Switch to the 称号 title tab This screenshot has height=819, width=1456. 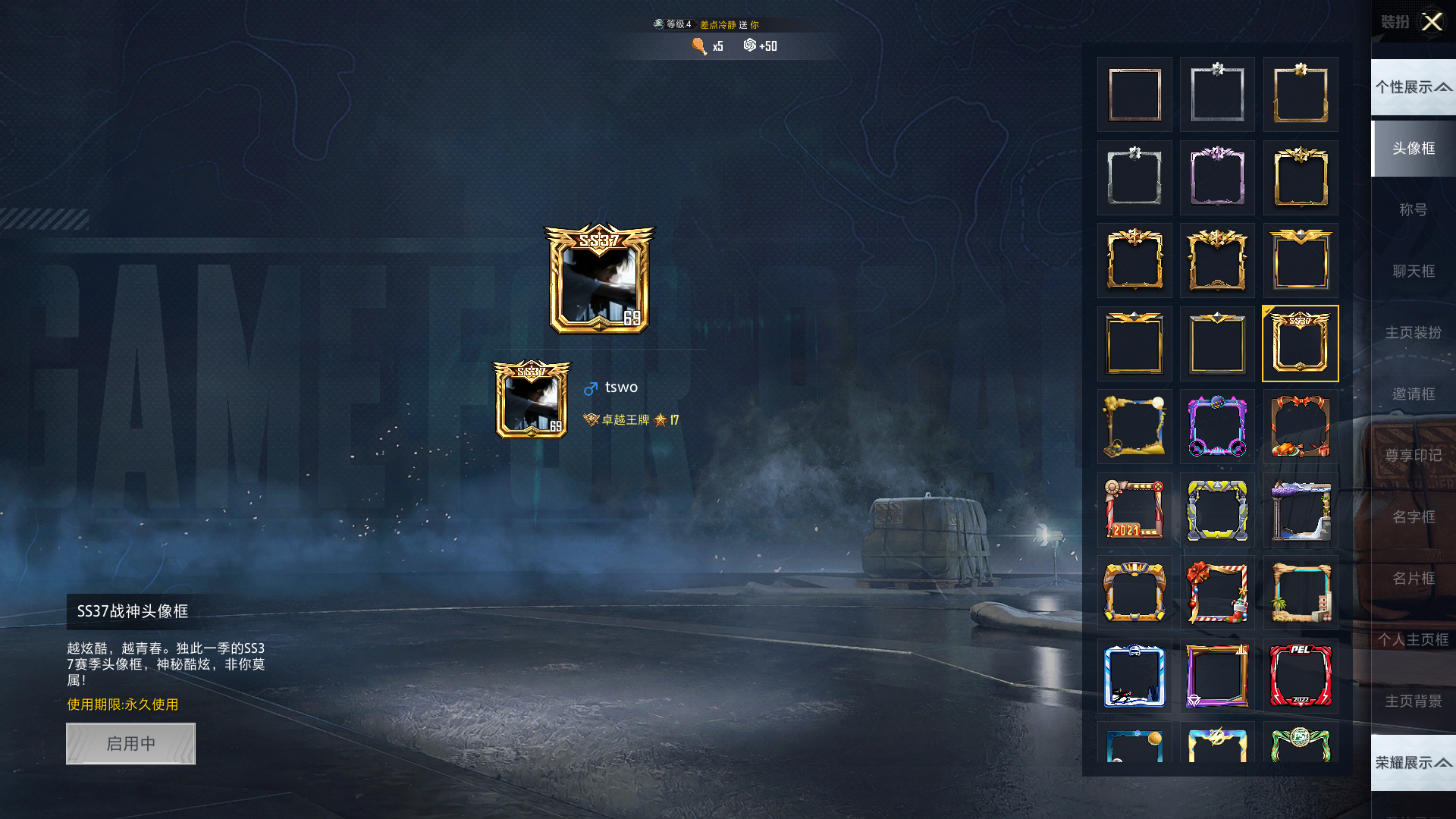click(x=1414, y=209)
